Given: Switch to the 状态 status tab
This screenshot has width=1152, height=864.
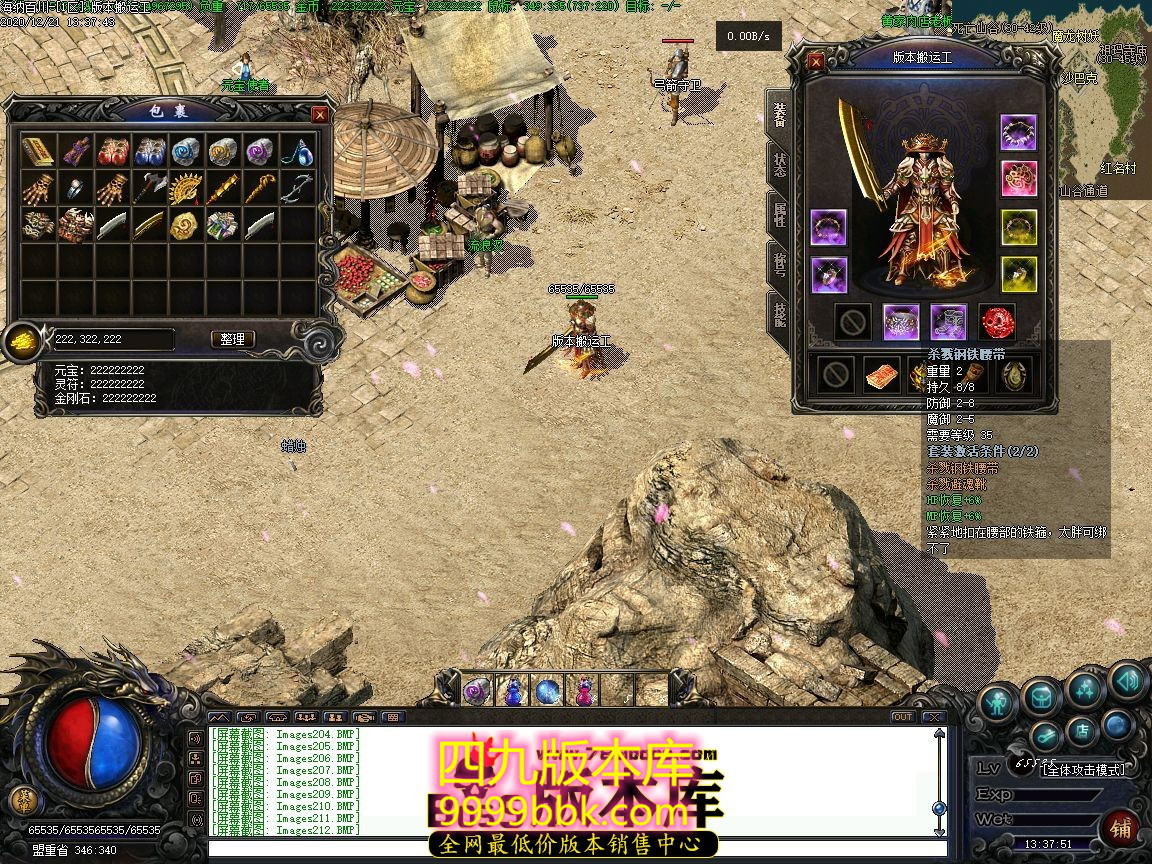Looking at the screenshot, I should pos(779,165).
